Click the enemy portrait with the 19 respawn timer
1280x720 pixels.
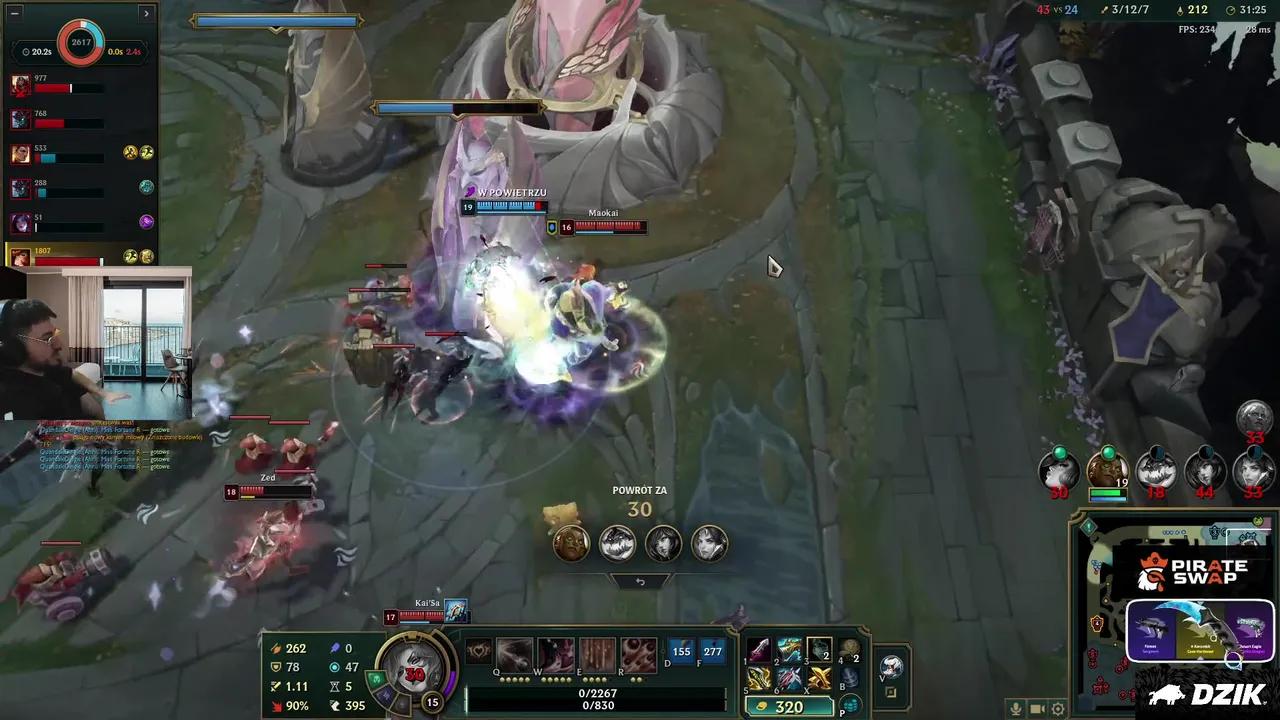[1108, 470]
